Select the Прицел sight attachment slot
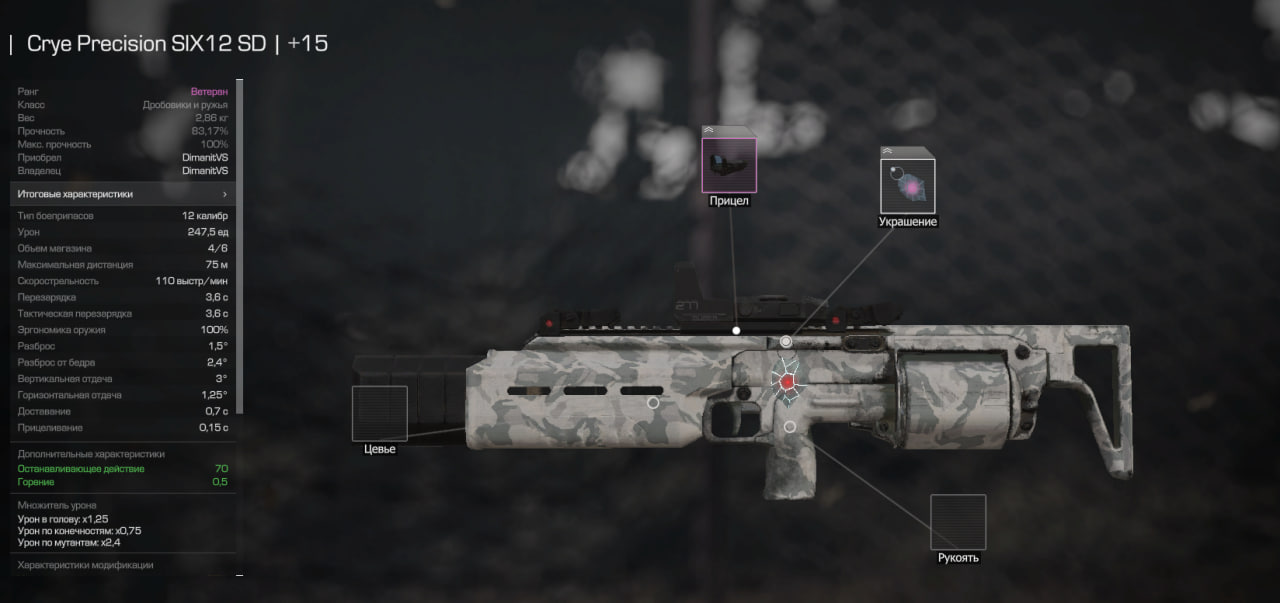Screen dimensions: 1280x603 (729, 164)
